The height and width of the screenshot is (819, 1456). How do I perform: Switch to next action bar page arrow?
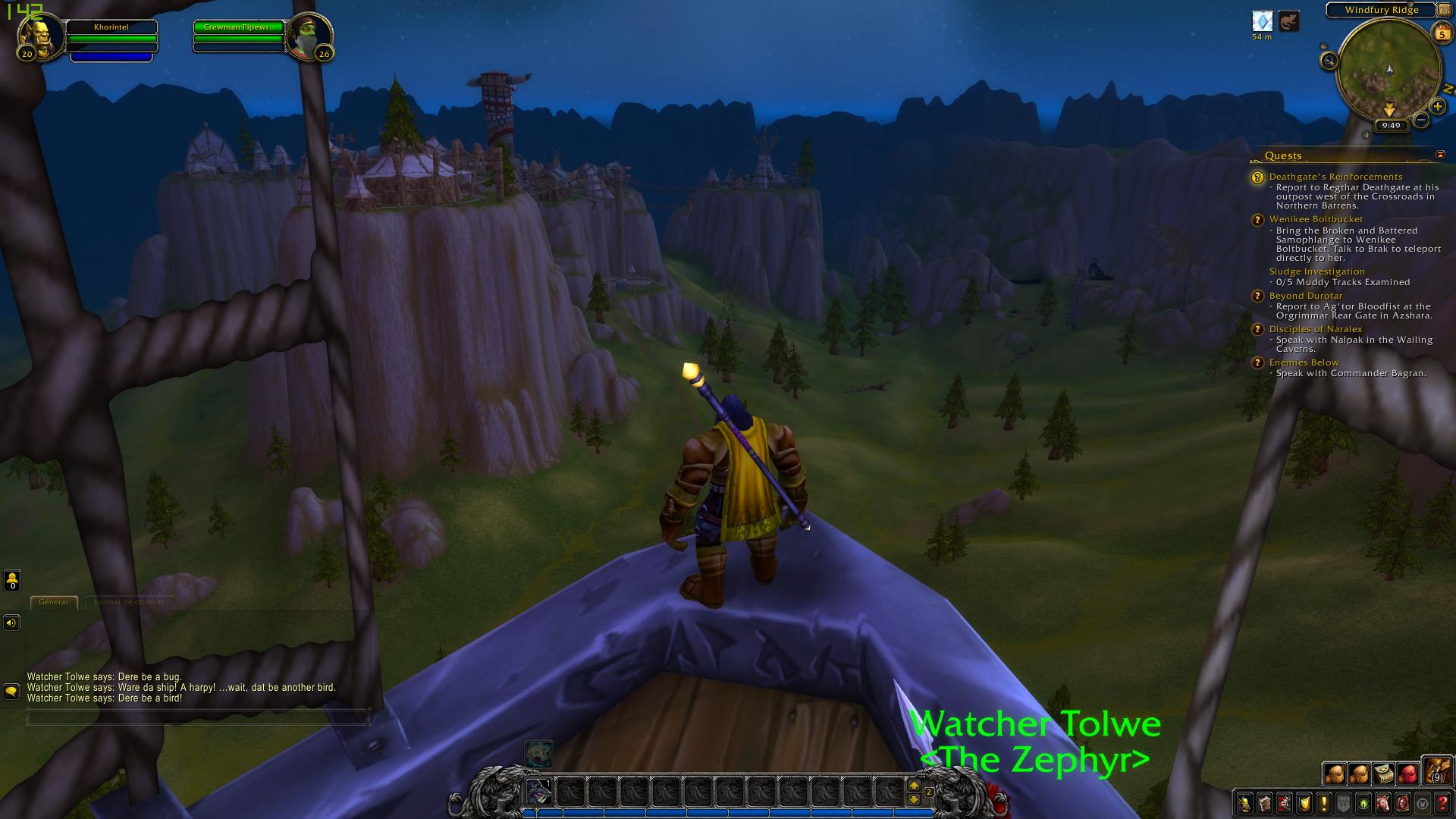914,786
